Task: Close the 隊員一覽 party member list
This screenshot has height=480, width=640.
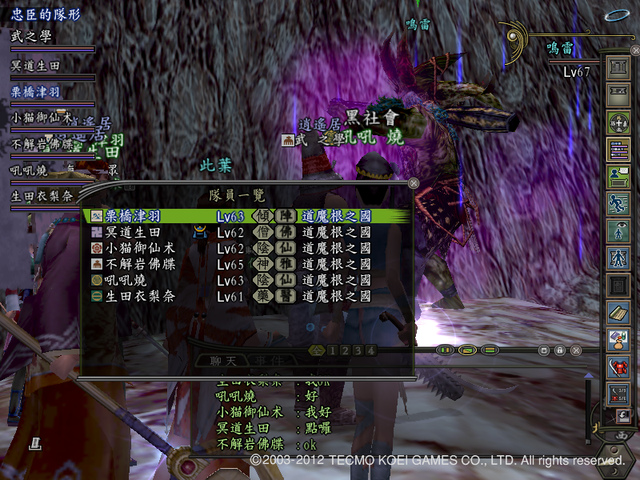Action: [414, 184]
